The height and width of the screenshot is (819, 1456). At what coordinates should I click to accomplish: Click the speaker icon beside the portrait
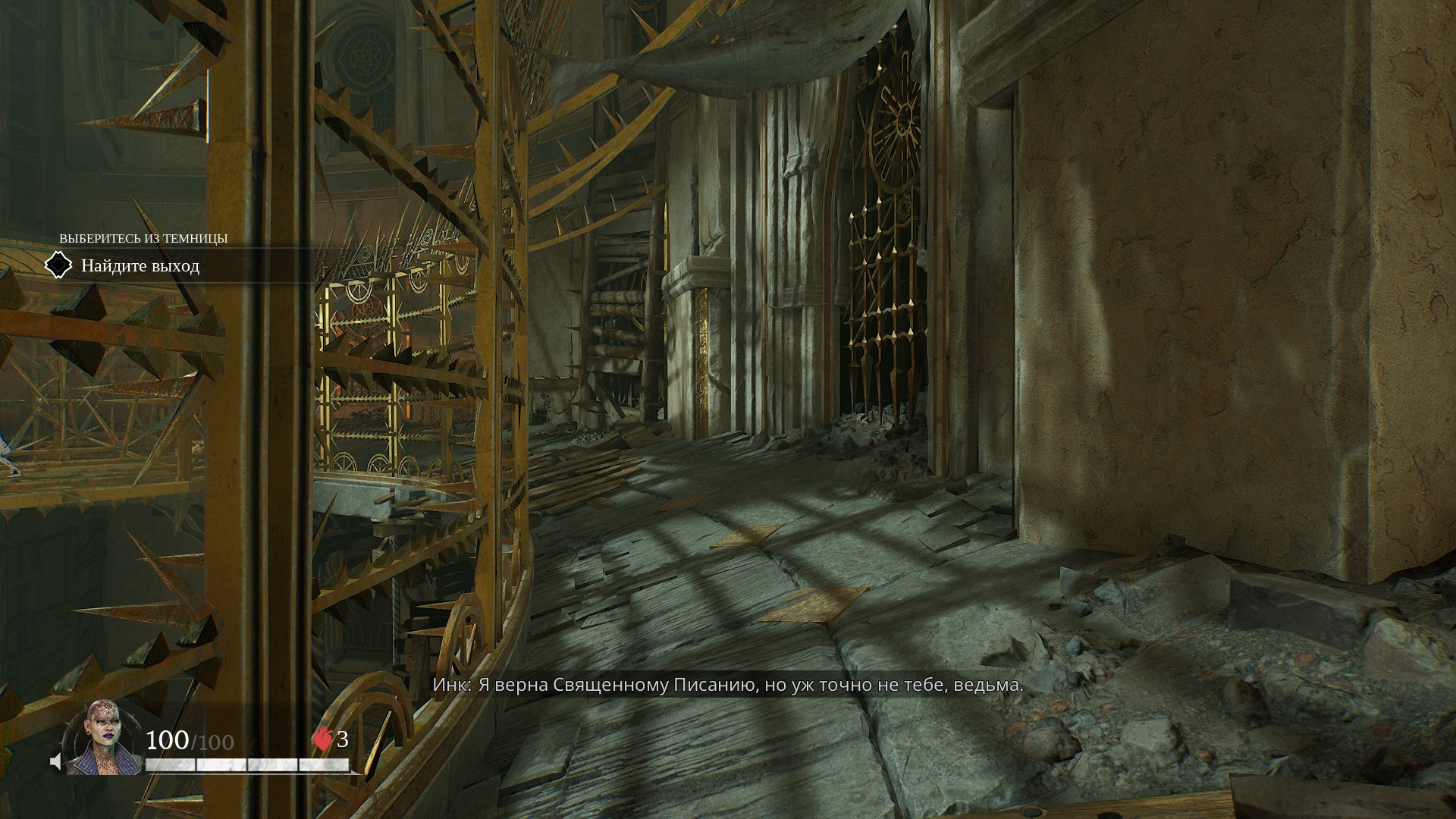click(55, 761)
